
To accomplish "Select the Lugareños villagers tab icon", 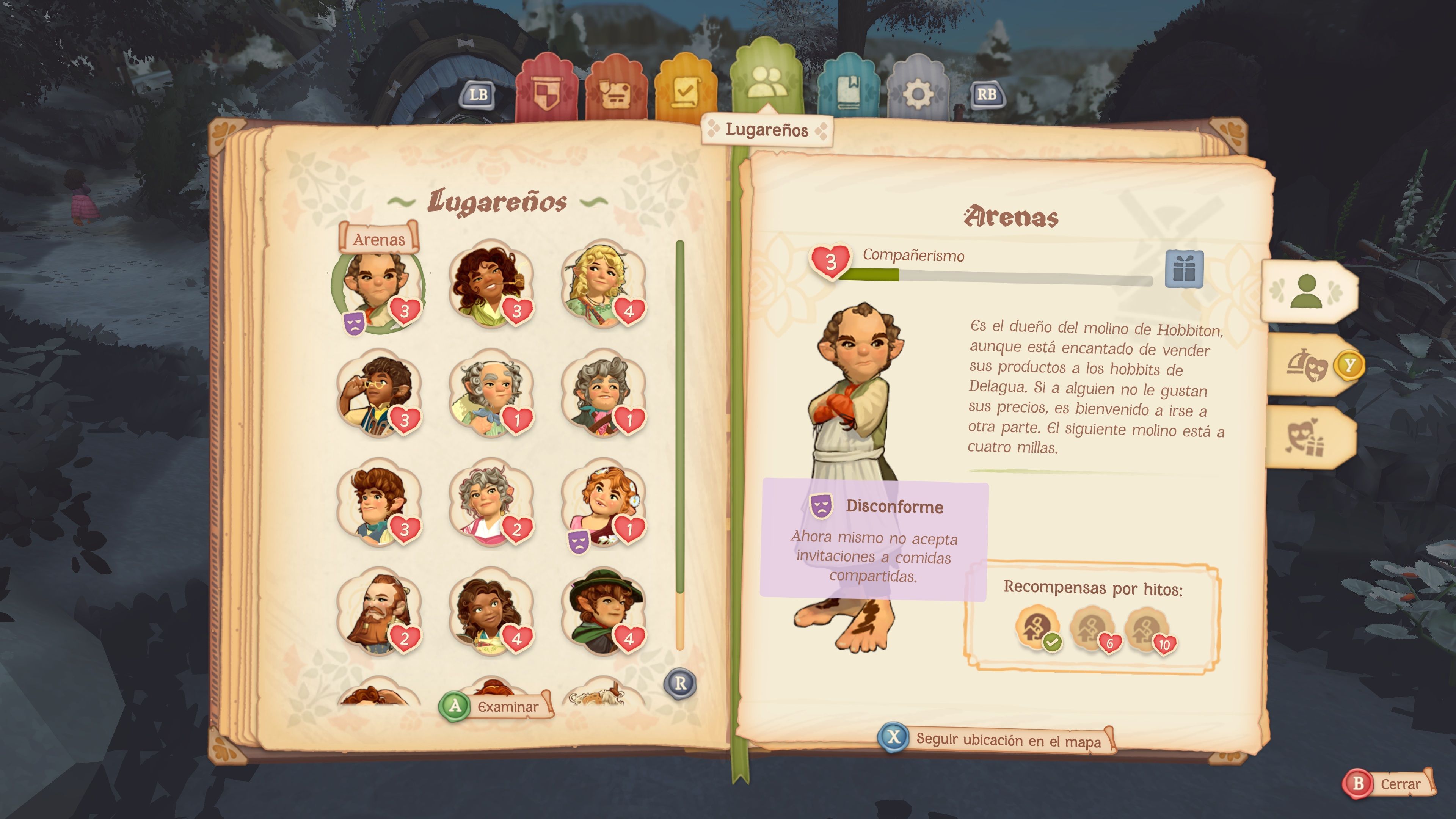I will click(767, 82).
